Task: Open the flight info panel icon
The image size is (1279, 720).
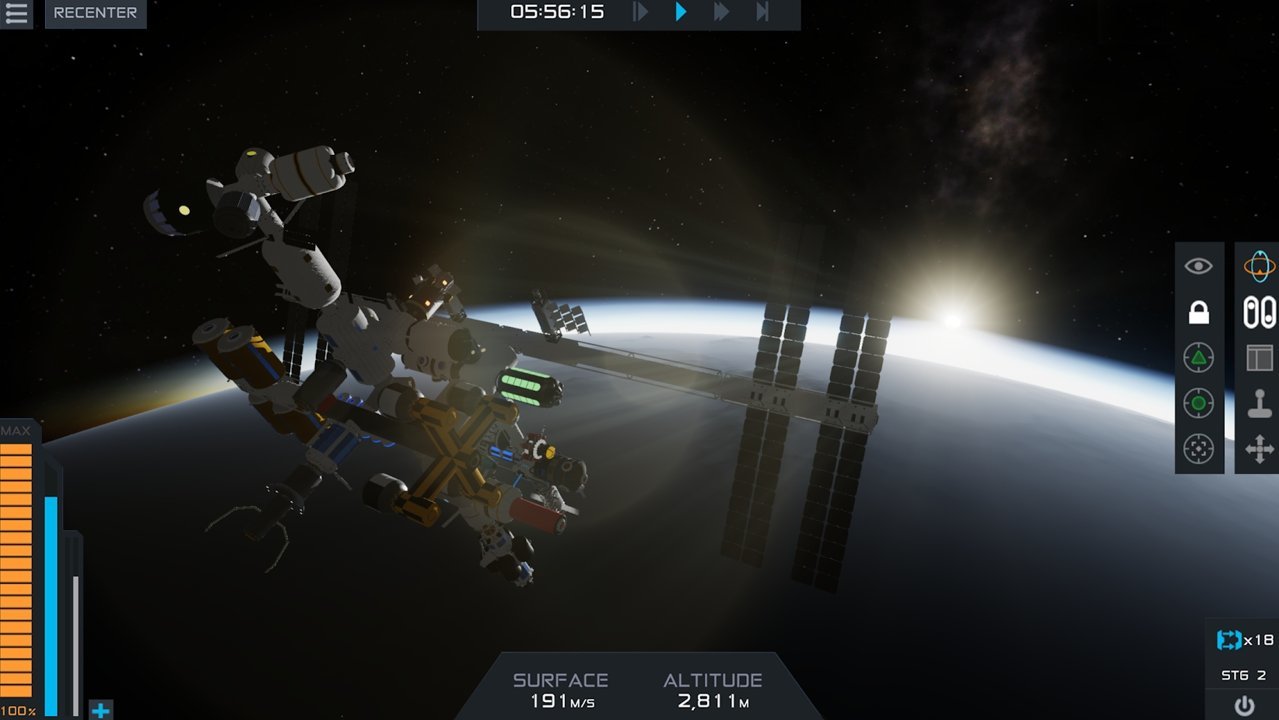Action: [1259, 357]
